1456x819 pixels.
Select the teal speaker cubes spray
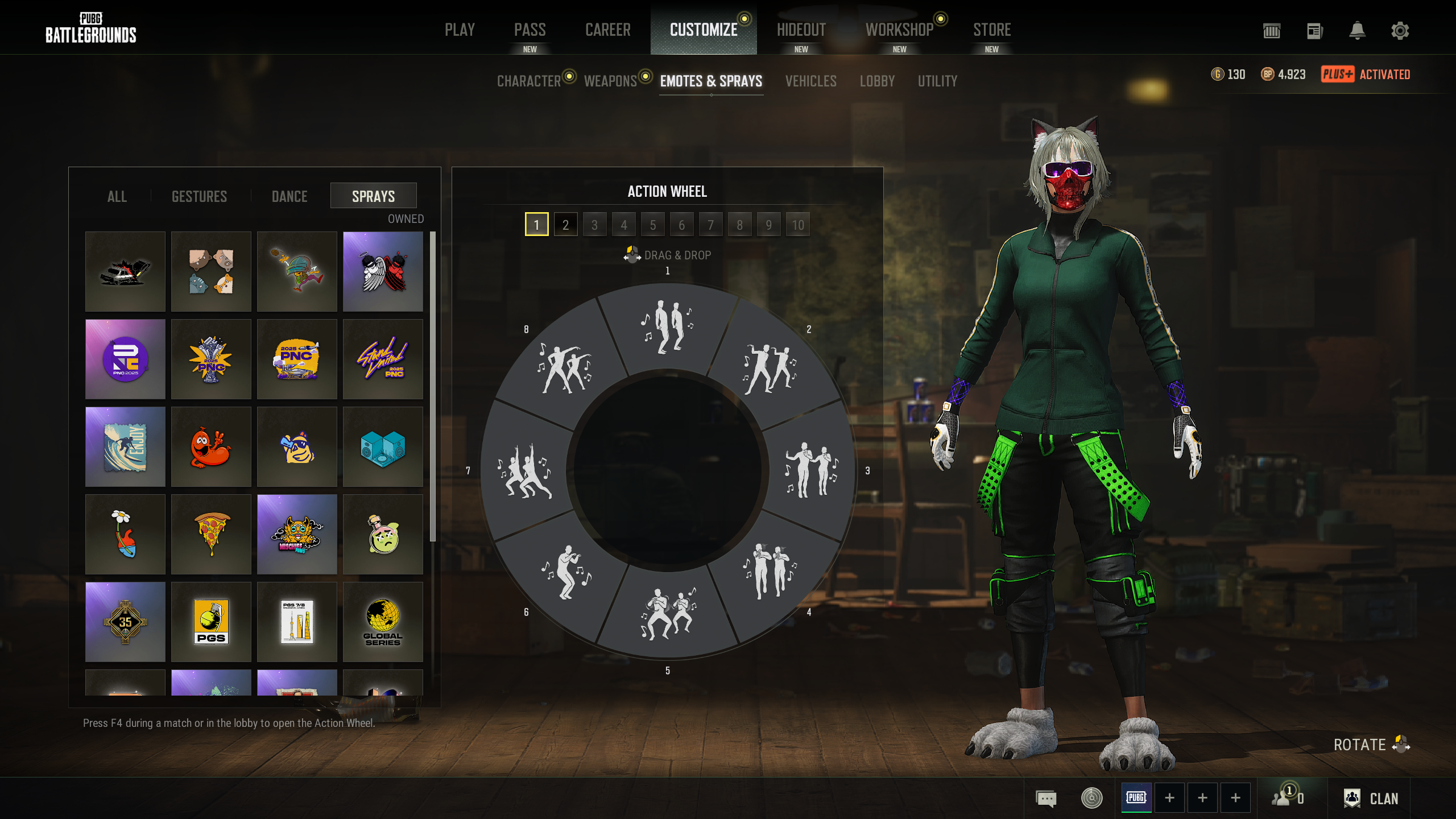(x=383, y=446)
